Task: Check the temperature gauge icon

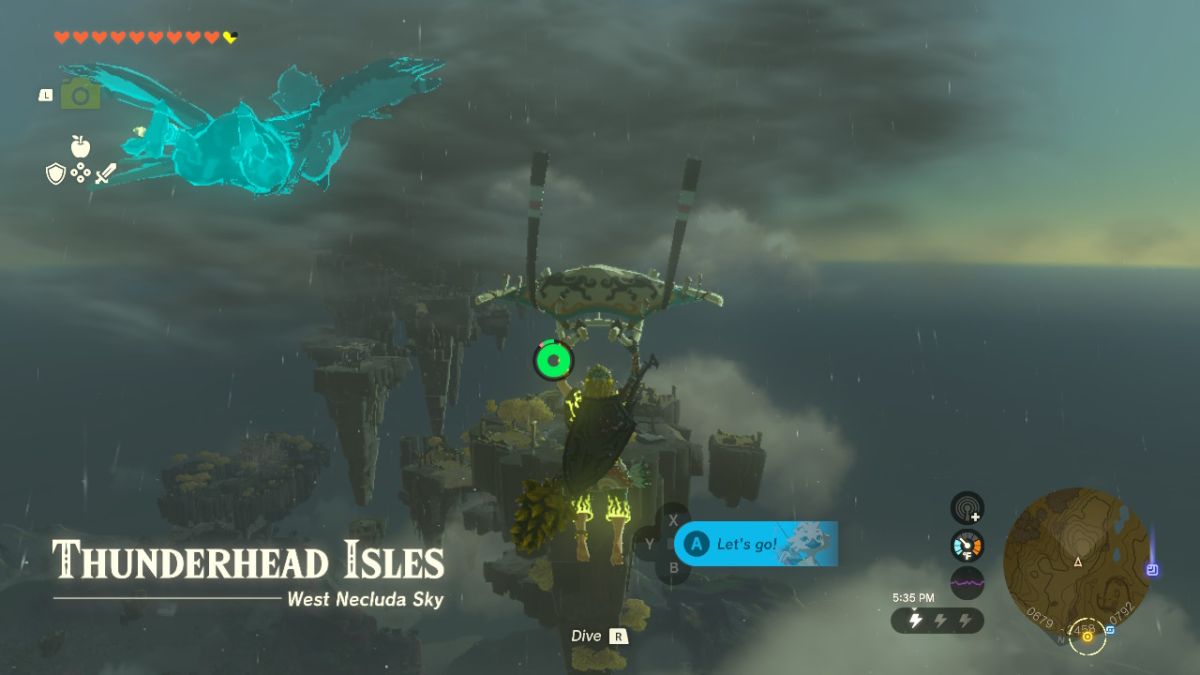Action: [x=967, y=545]
